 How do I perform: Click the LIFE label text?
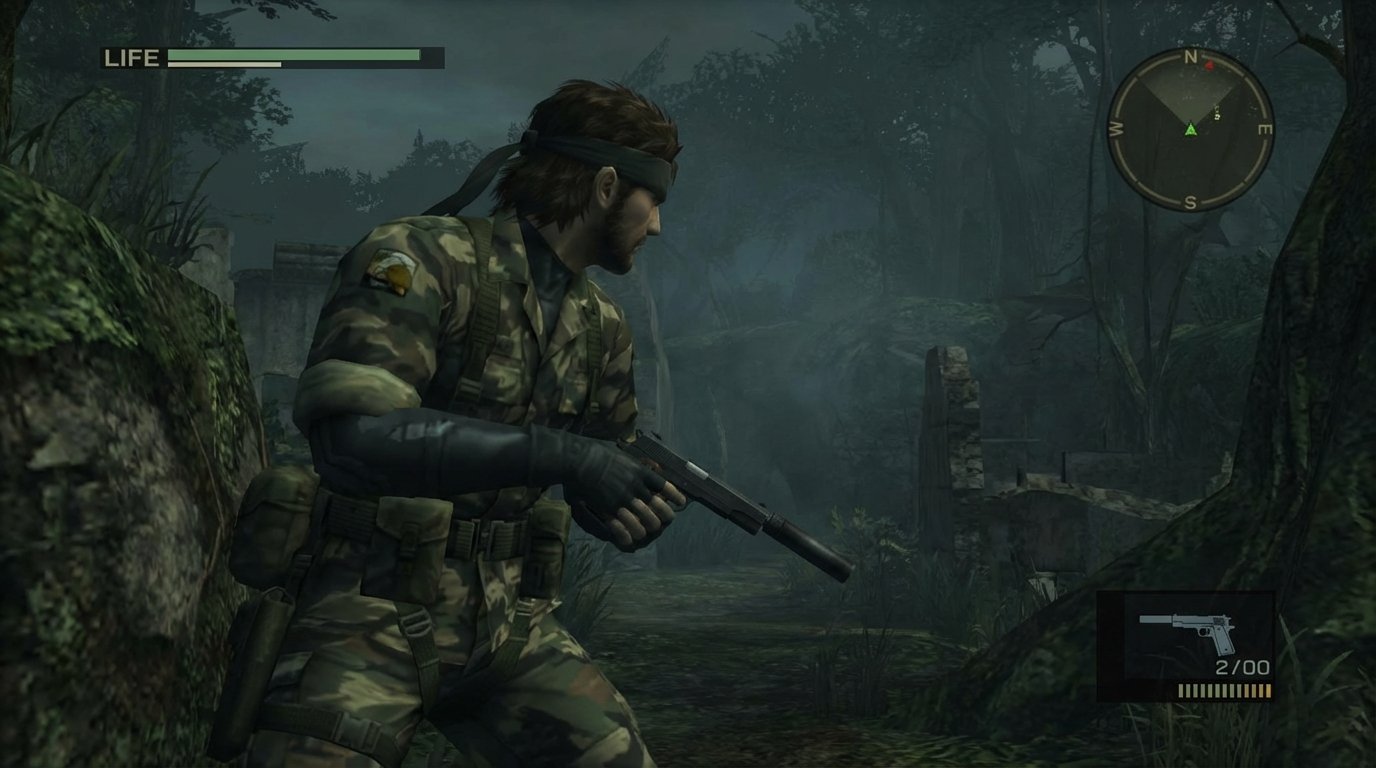(x=132, y=58)
